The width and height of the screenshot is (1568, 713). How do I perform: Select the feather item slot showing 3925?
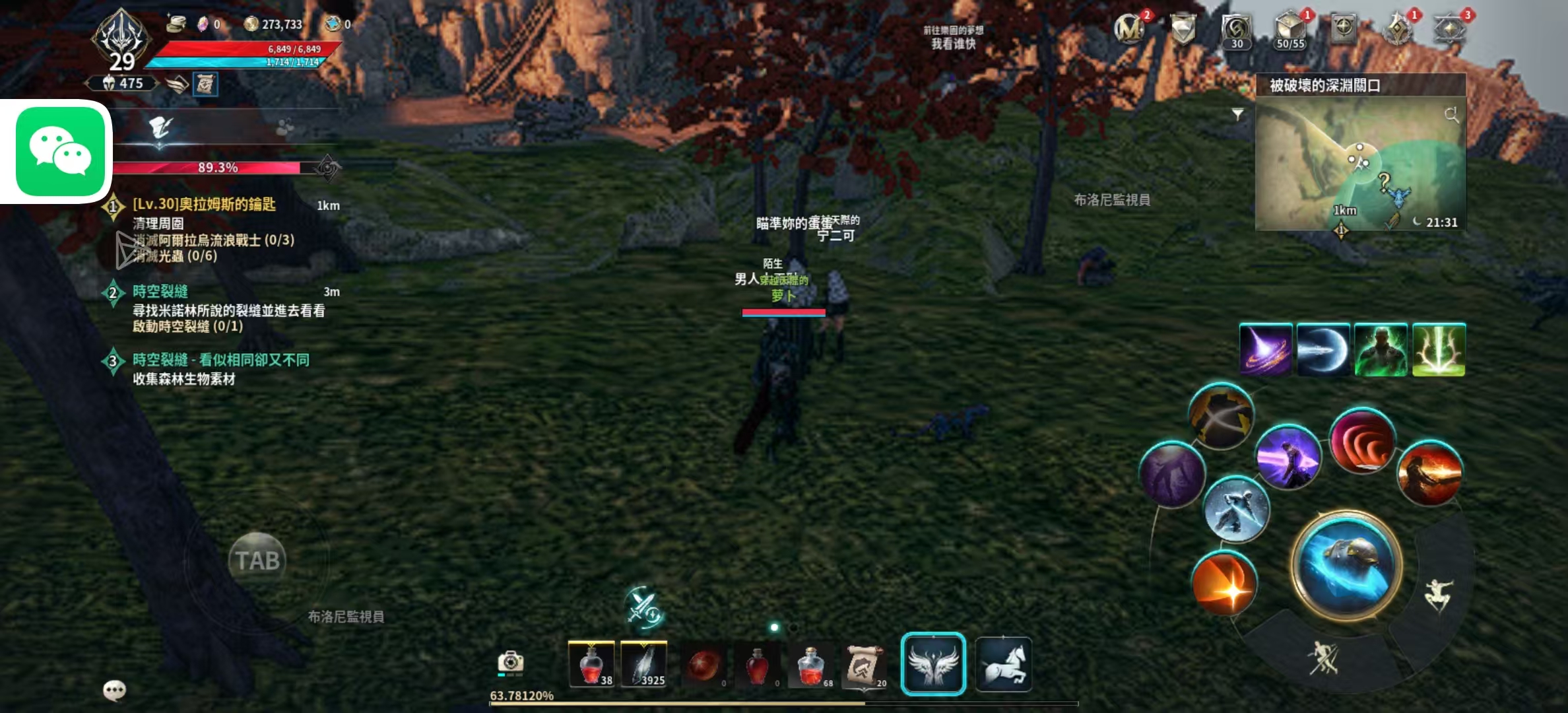(x=644, y=663)
